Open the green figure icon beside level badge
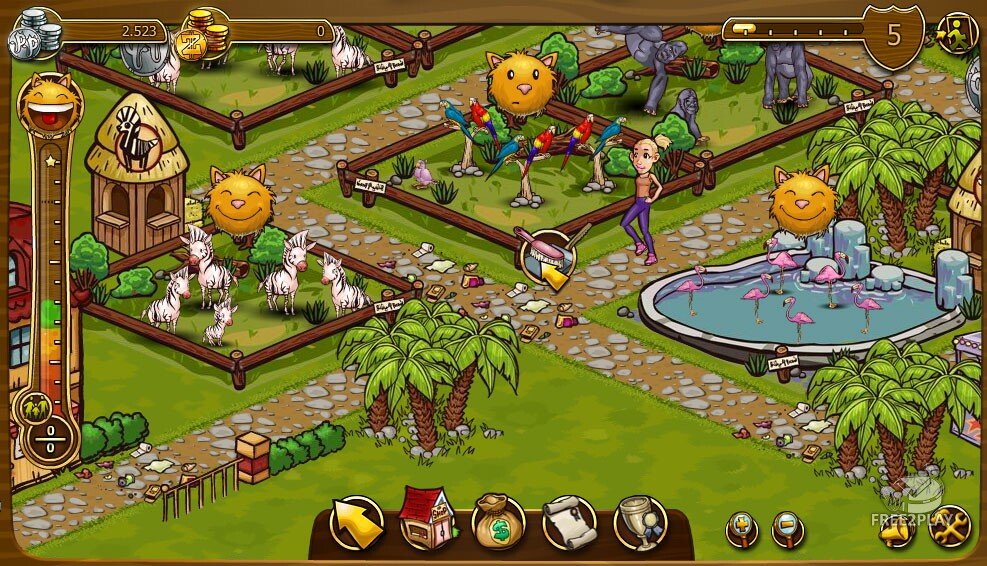 pyautogui.click(x=957, y=33)
